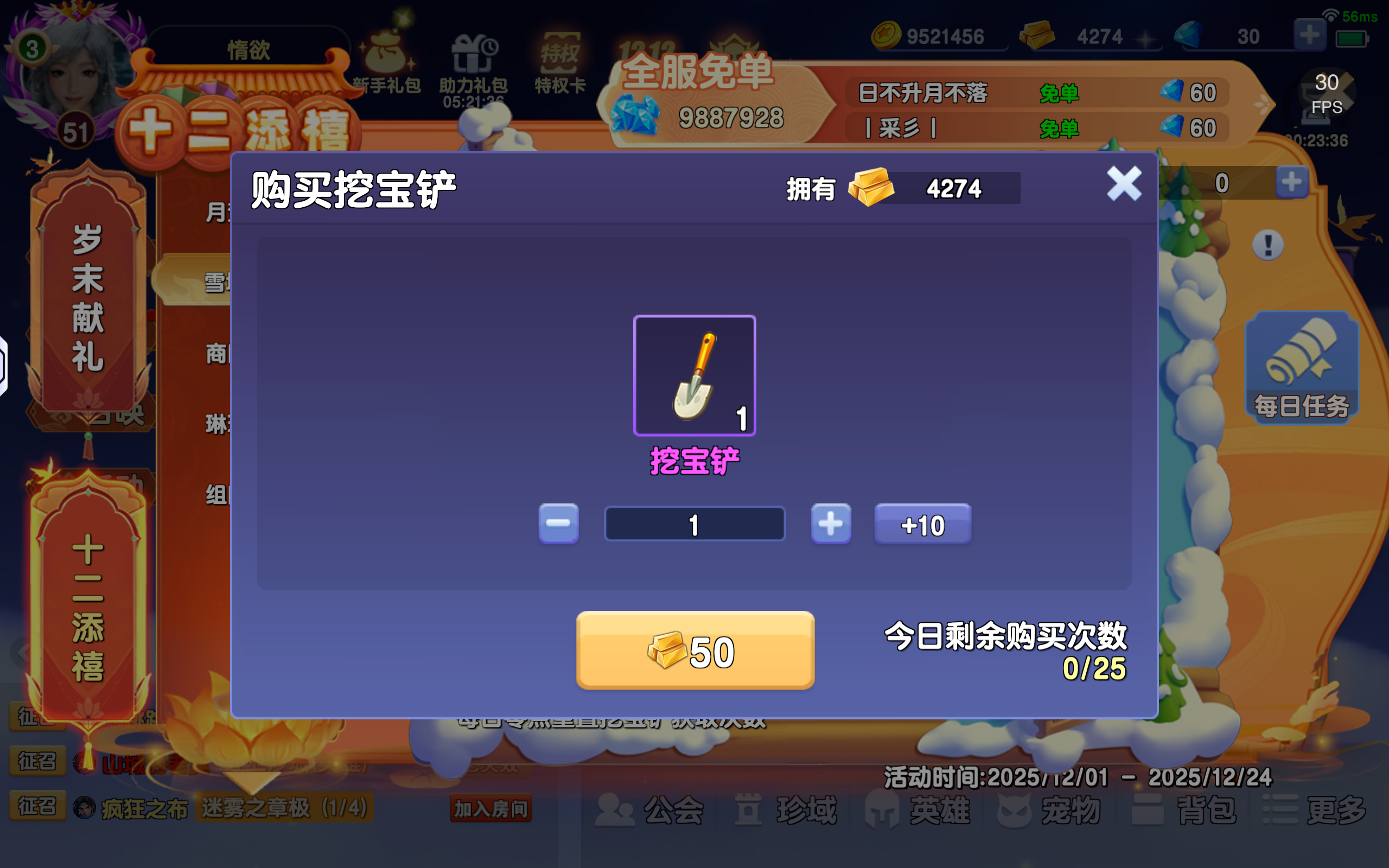Open the 英雄 hero icon
The height and width of the screenshot is (868, 1389).
click(x=919, y=809)
